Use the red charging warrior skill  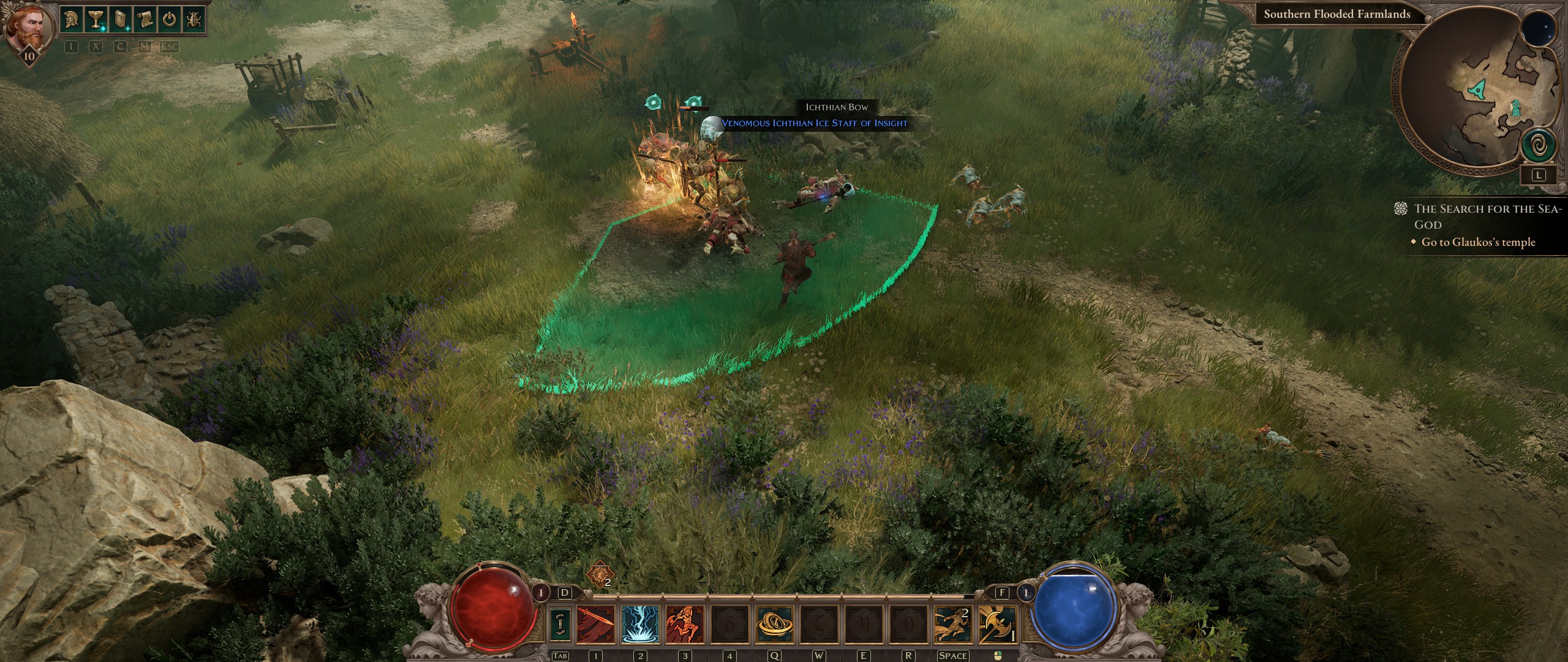point(685,625)
